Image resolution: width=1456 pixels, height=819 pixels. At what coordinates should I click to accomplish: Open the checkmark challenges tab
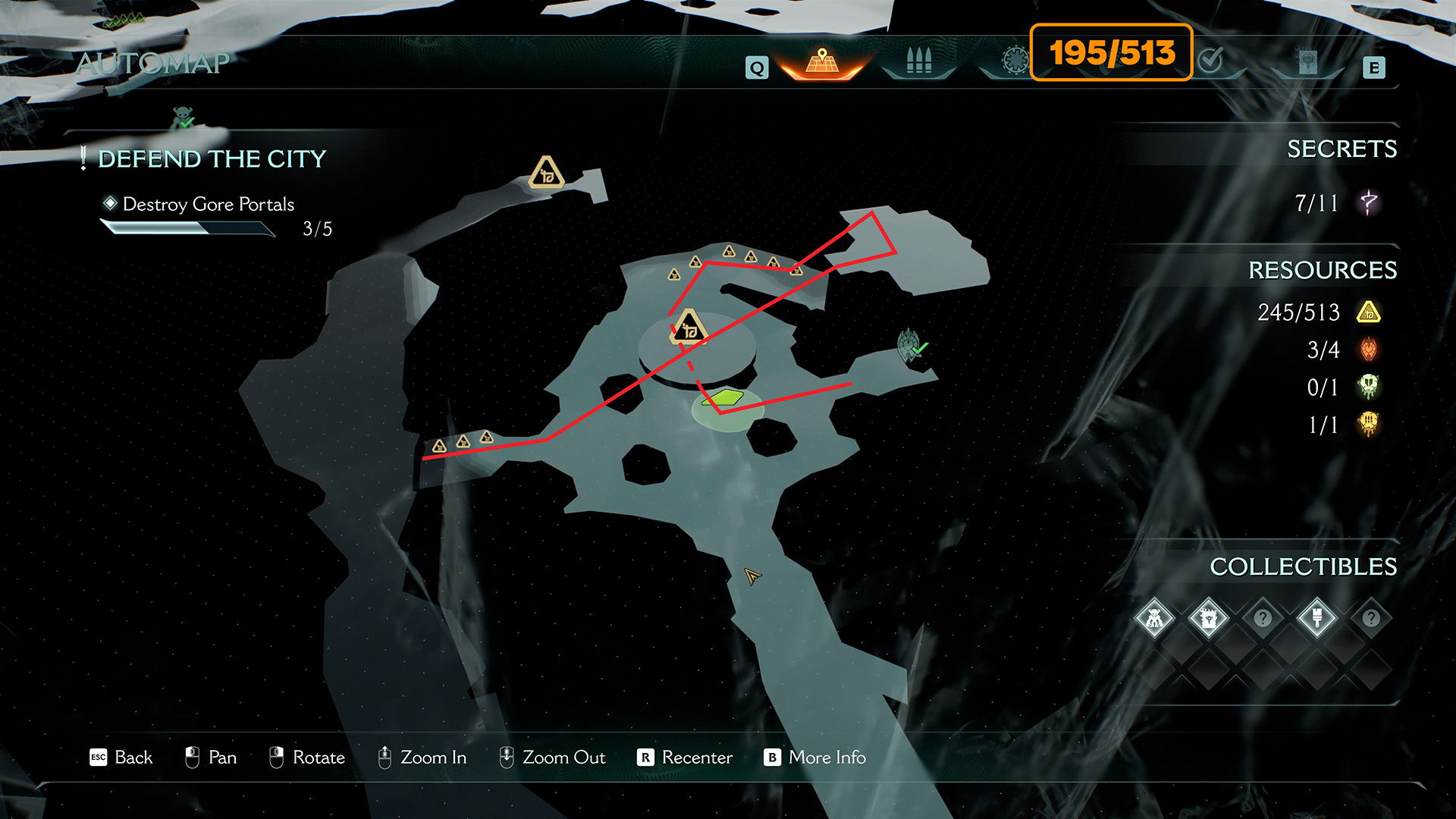click(1211, 61)
